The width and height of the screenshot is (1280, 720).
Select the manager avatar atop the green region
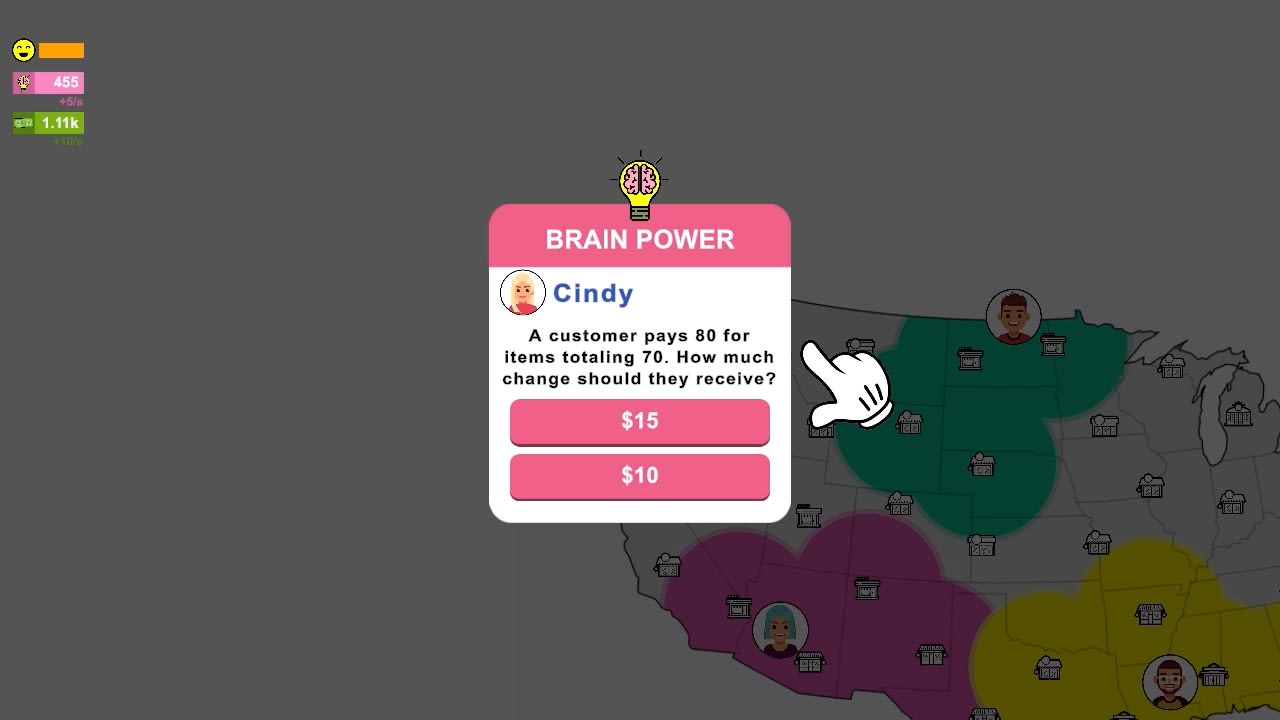pyautogui.click(x=1014, y=317)
